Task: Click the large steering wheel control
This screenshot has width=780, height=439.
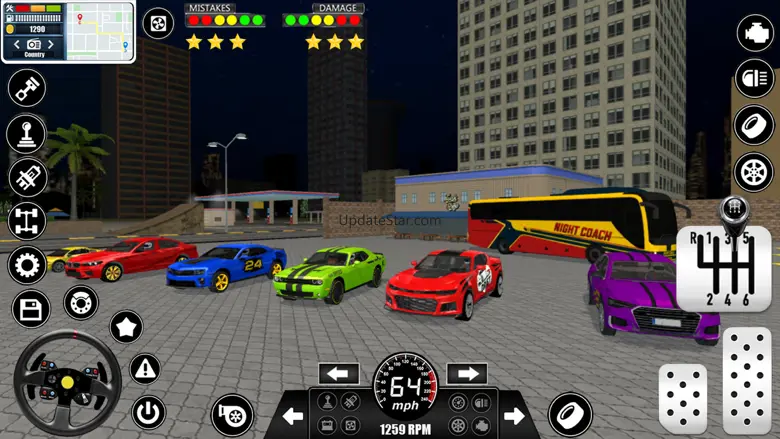Action: tap(67, 382)
